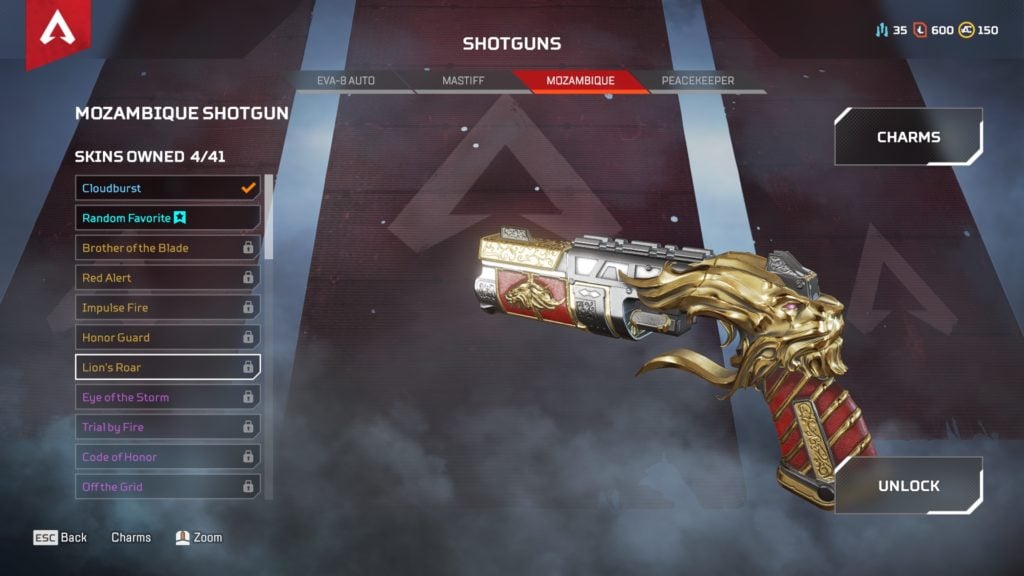Select the Trial by Fire skin
This screenshot has height=576, width=1024.
tap(168, 427)
